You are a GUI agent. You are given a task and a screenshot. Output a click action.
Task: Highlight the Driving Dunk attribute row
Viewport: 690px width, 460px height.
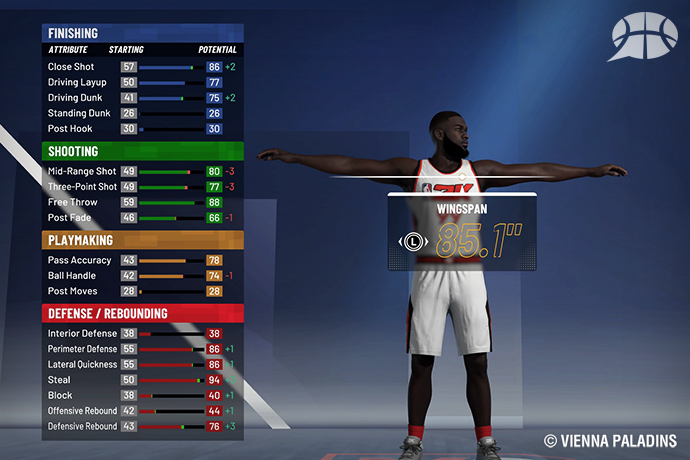click(x=141, y=98)
